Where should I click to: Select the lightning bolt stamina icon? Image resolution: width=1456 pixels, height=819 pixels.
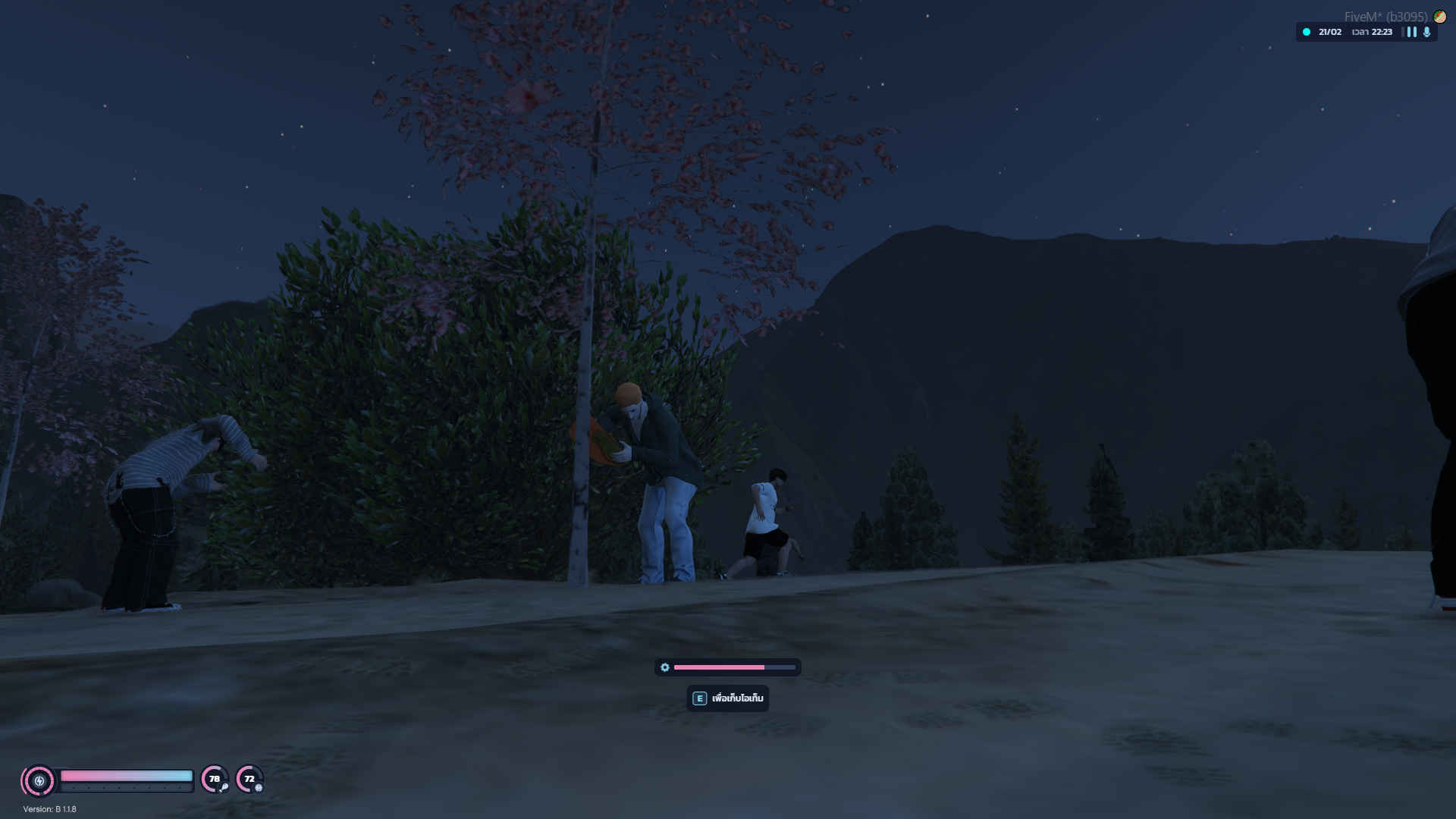pyautogui.click(x=39, y=780)
